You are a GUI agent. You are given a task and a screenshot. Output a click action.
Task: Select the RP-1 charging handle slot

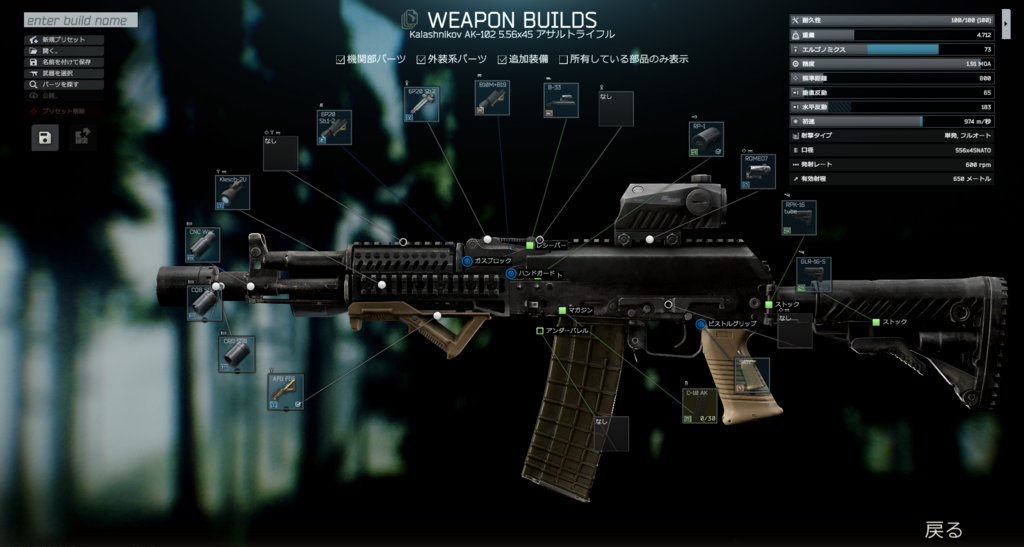pyautogui.click(x=706, y=140)
